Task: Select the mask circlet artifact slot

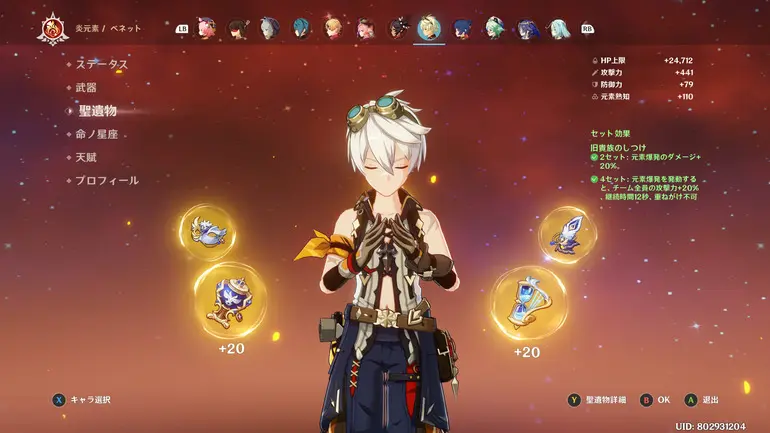Action: pyautogui.click(x=207, y=232)
